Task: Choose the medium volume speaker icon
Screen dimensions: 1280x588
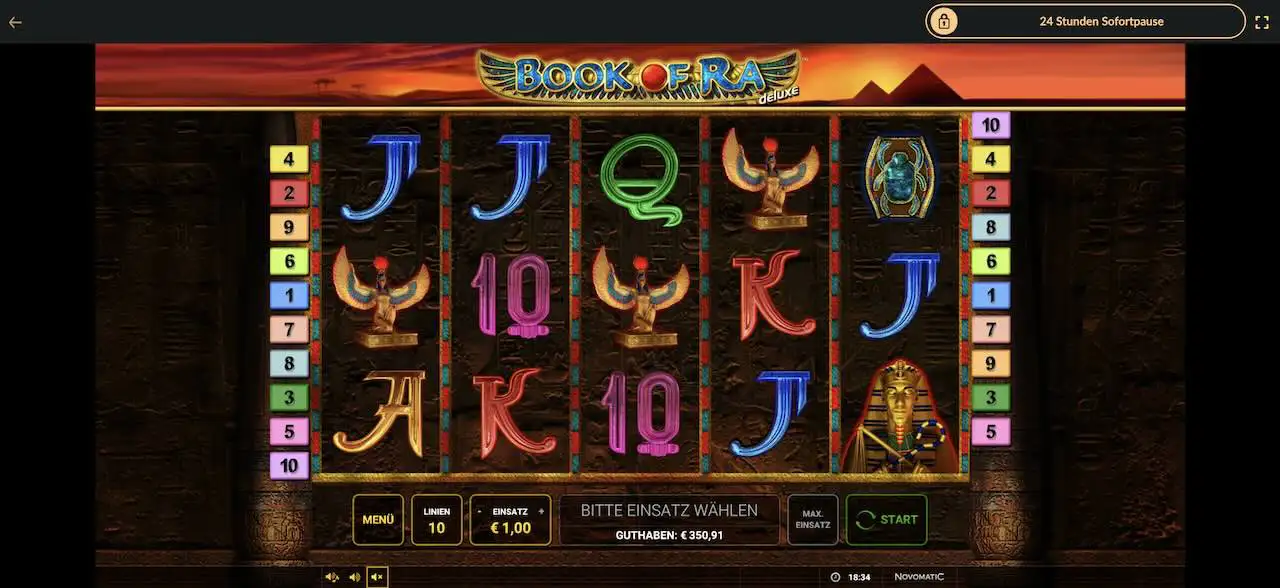Action: pyautogui.click(x=354, y=577)
